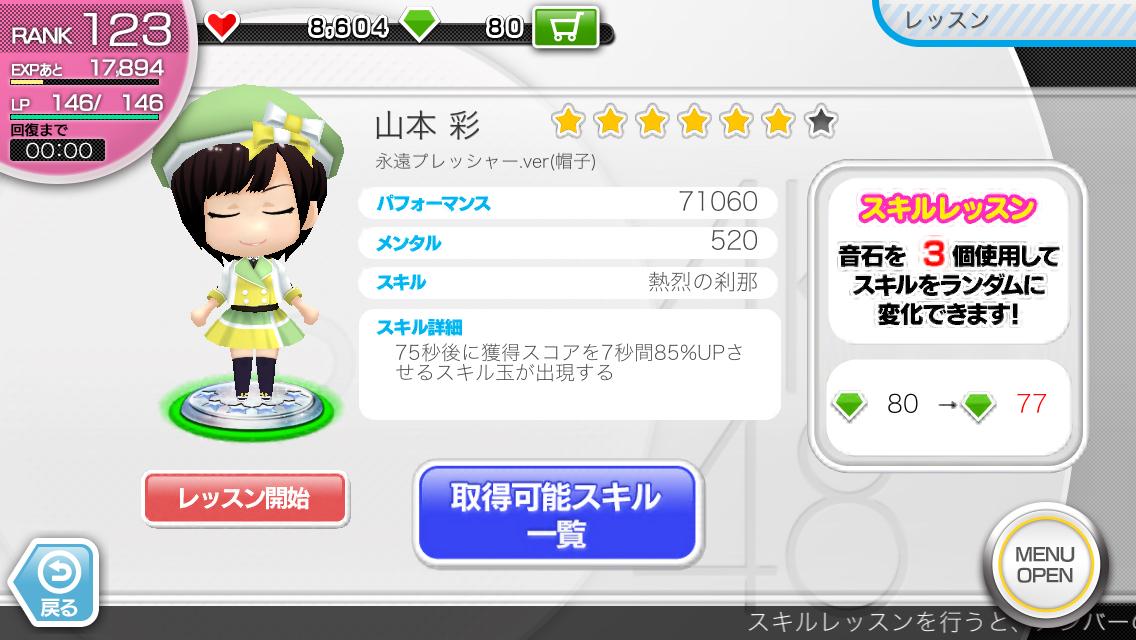Viewport: 1136px width, 640px height.
Task: Start the lesson with the red レッスン開始 button
Action: tap(245, 499)
